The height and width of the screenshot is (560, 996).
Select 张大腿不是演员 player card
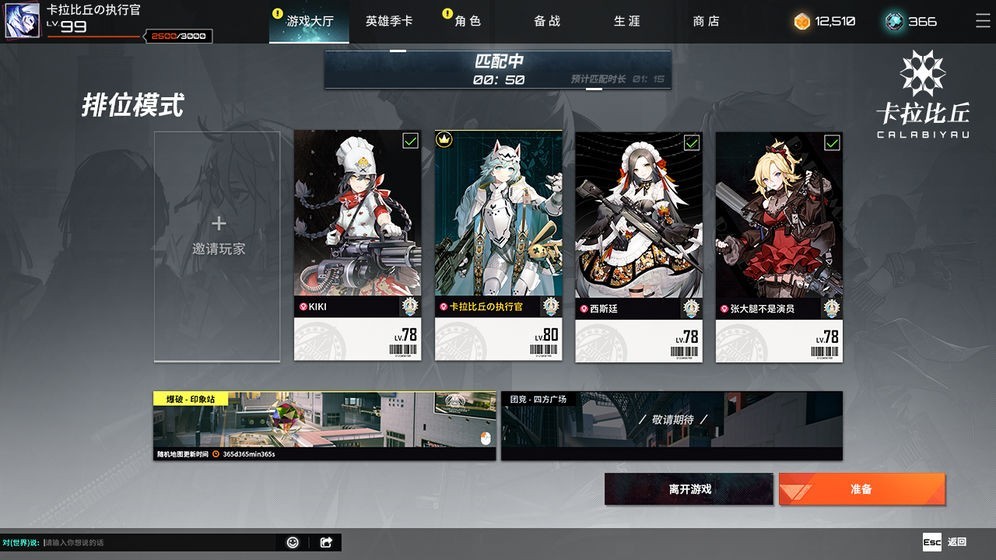coord(779,245)
